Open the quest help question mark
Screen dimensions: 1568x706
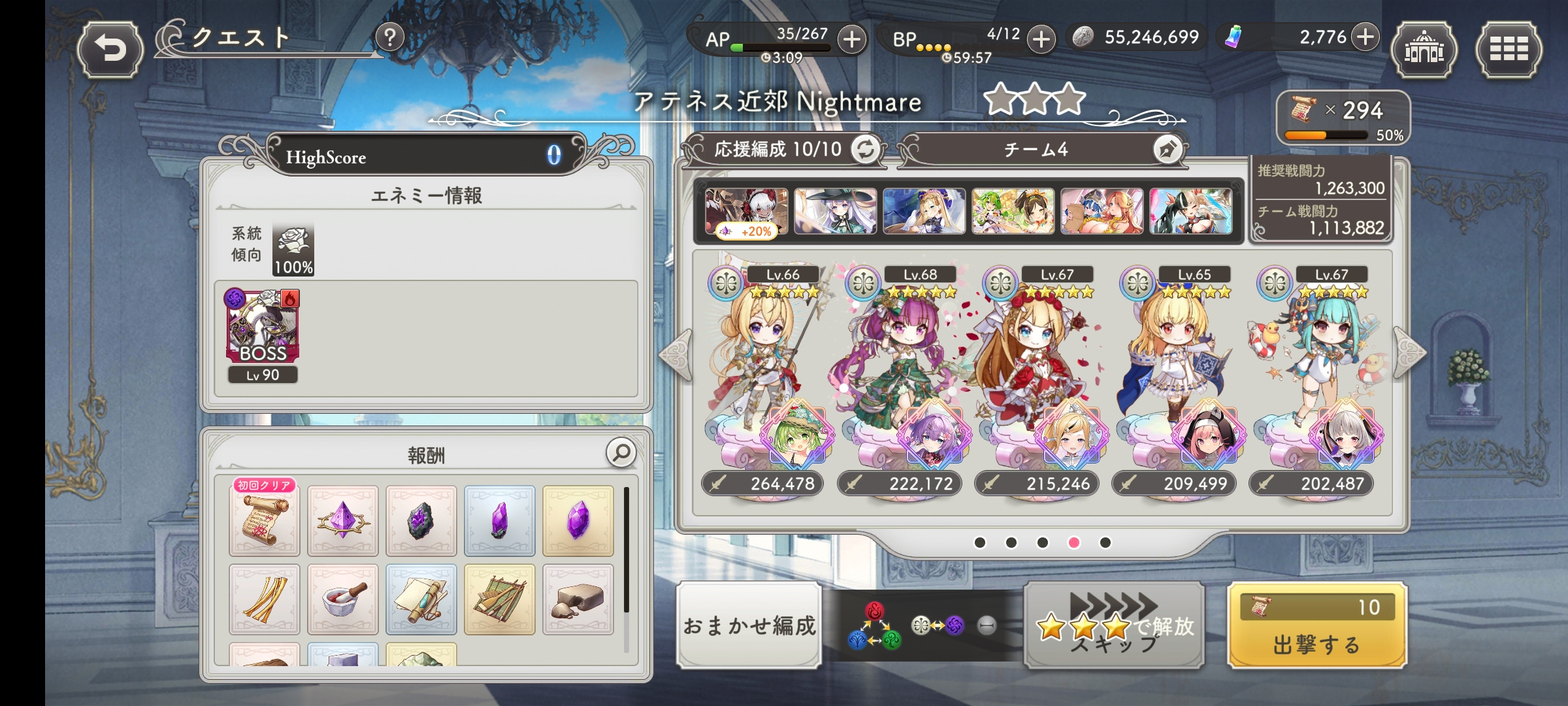click(x=389, y=38)
